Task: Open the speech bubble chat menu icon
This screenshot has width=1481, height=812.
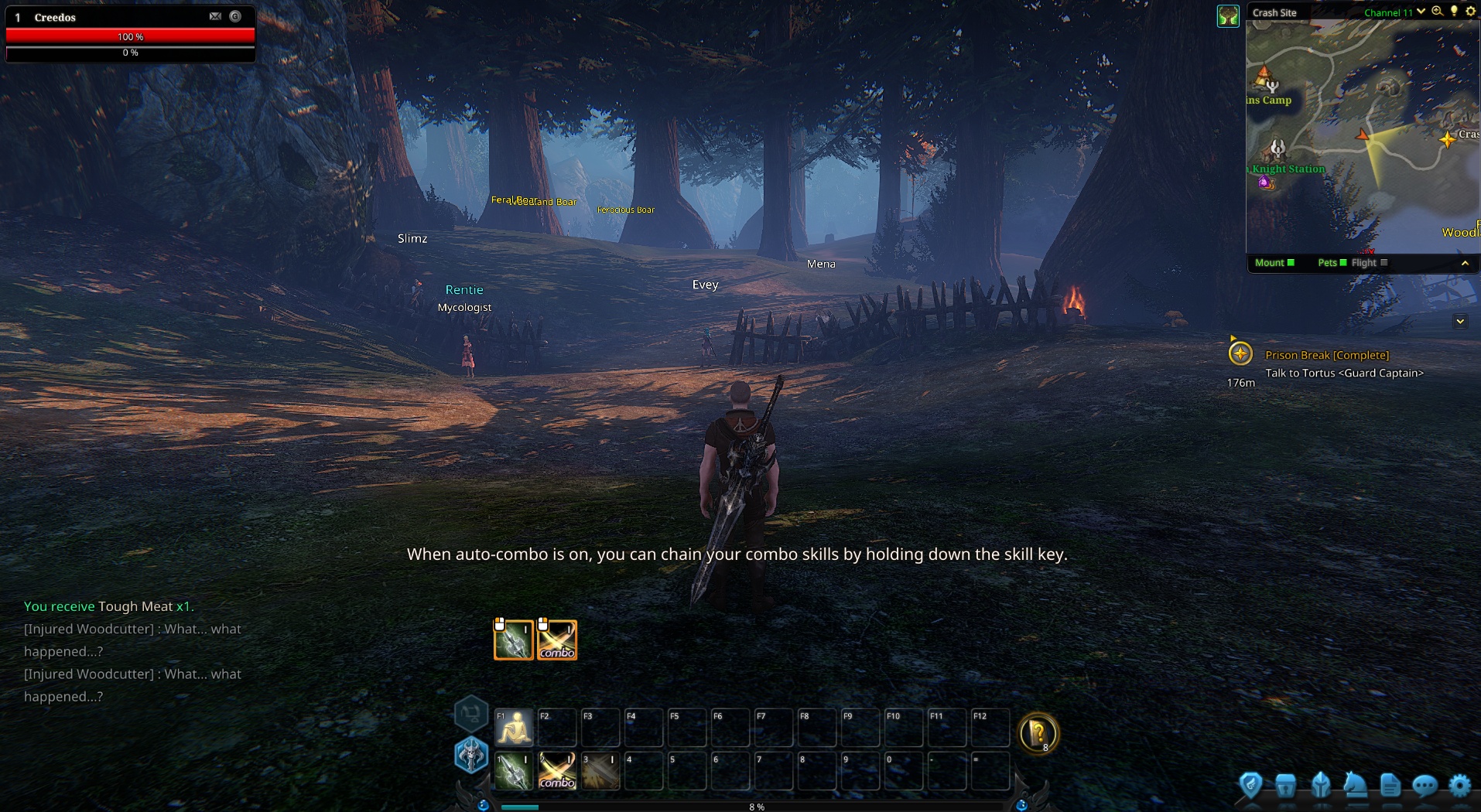Action: pos(1425,786)
